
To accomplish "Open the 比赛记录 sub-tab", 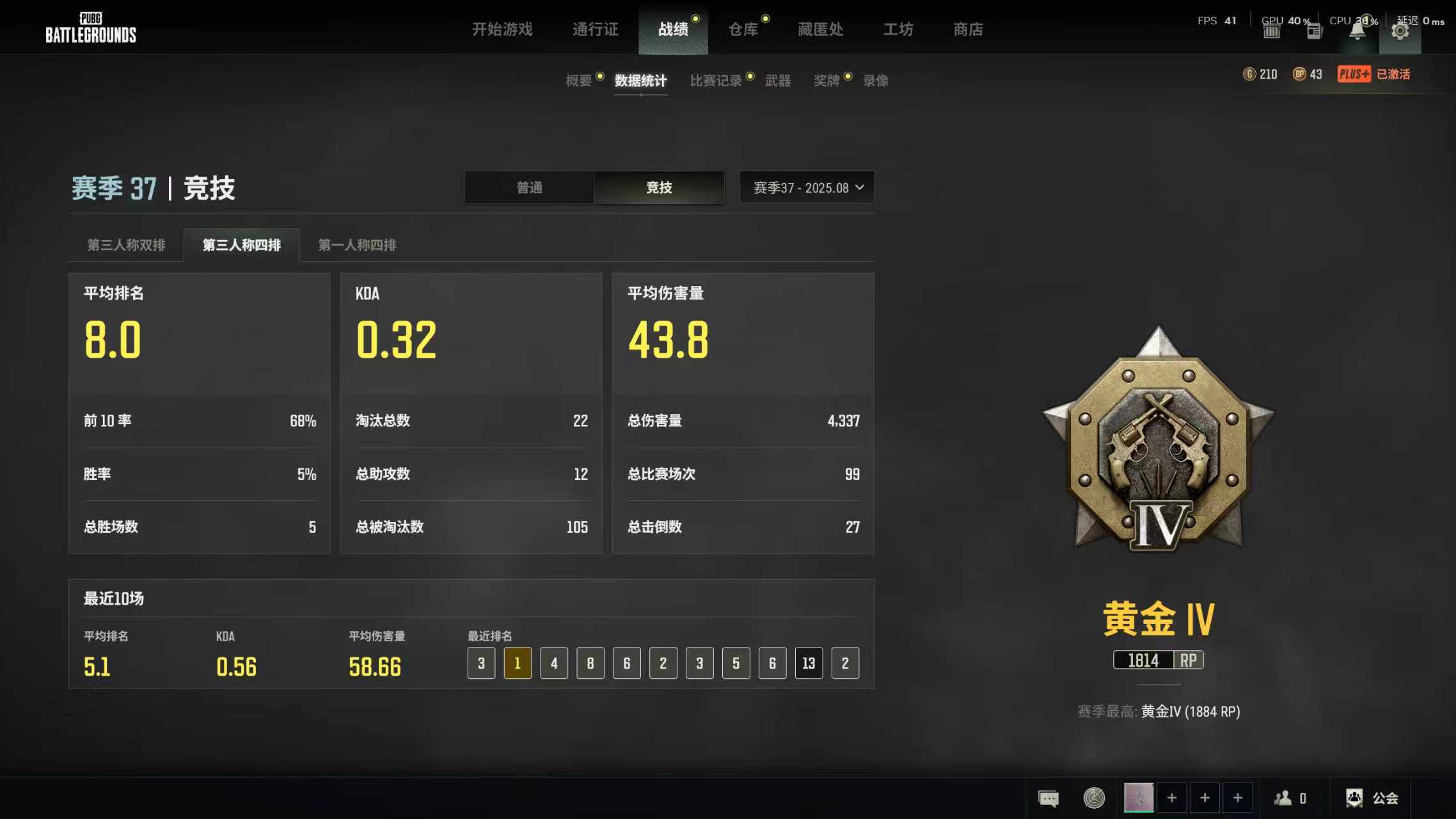I will (x=717, y=80).
